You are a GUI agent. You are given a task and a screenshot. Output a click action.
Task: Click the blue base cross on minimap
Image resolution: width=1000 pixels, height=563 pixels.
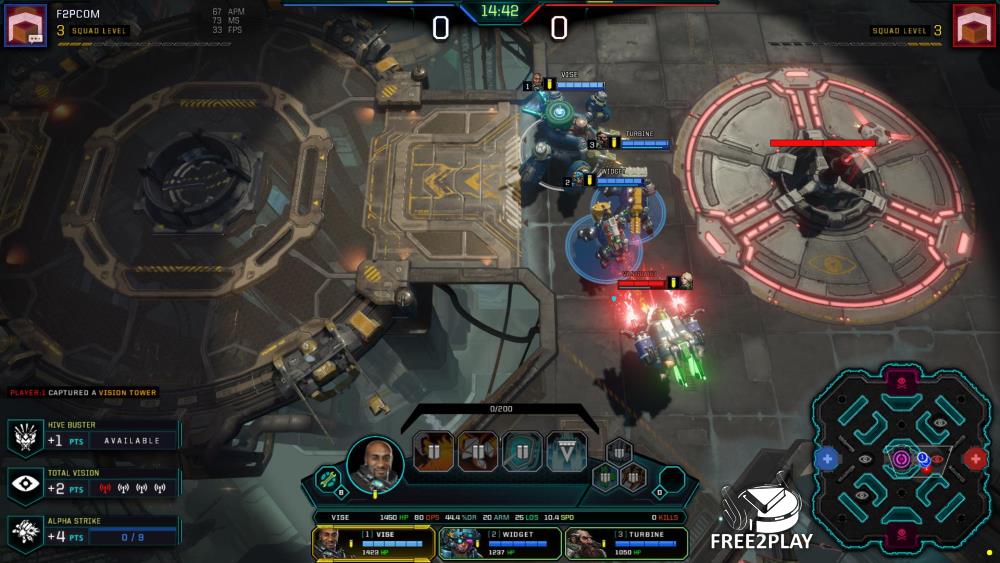click(x=826, y=459)
